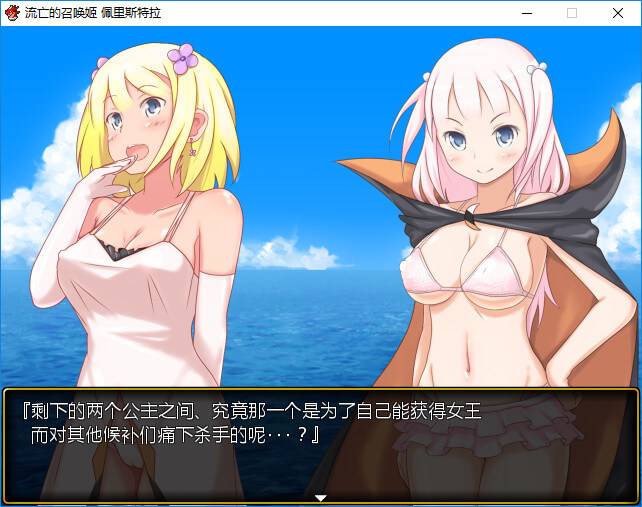This screenshot has width=642, height=507.
Task: Click the dialogue continue arrow
Action: [x=321, y=497]
